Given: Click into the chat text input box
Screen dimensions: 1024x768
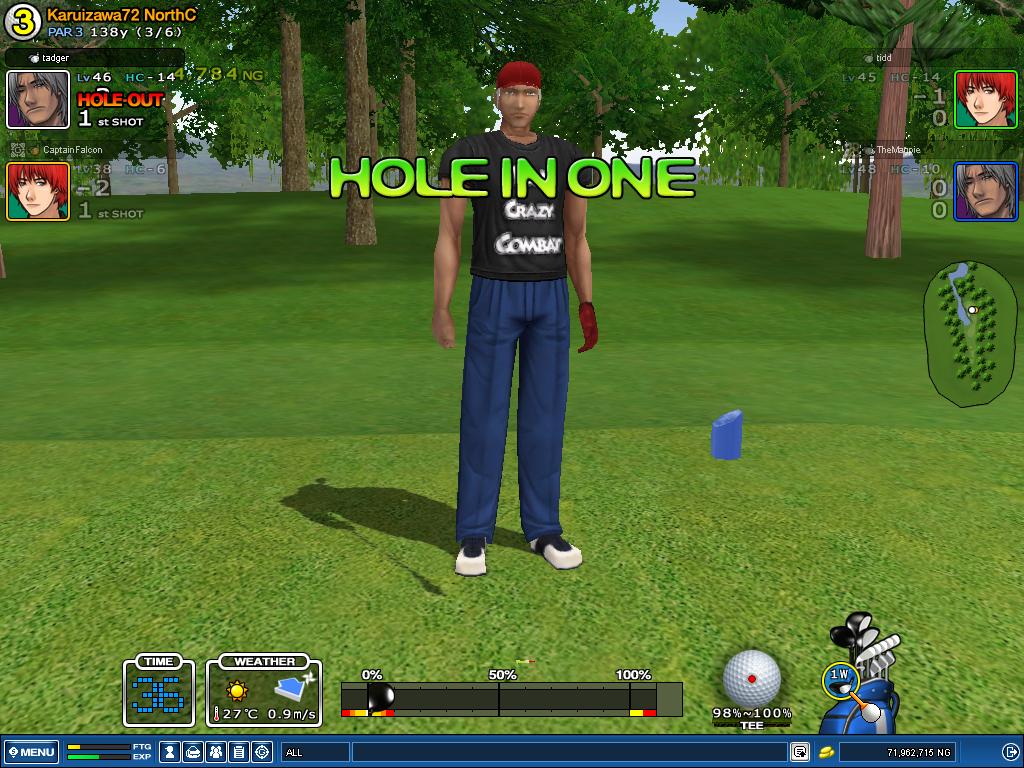Looking at the screenshot, I should pyautogui.click(x=568, y=752).
